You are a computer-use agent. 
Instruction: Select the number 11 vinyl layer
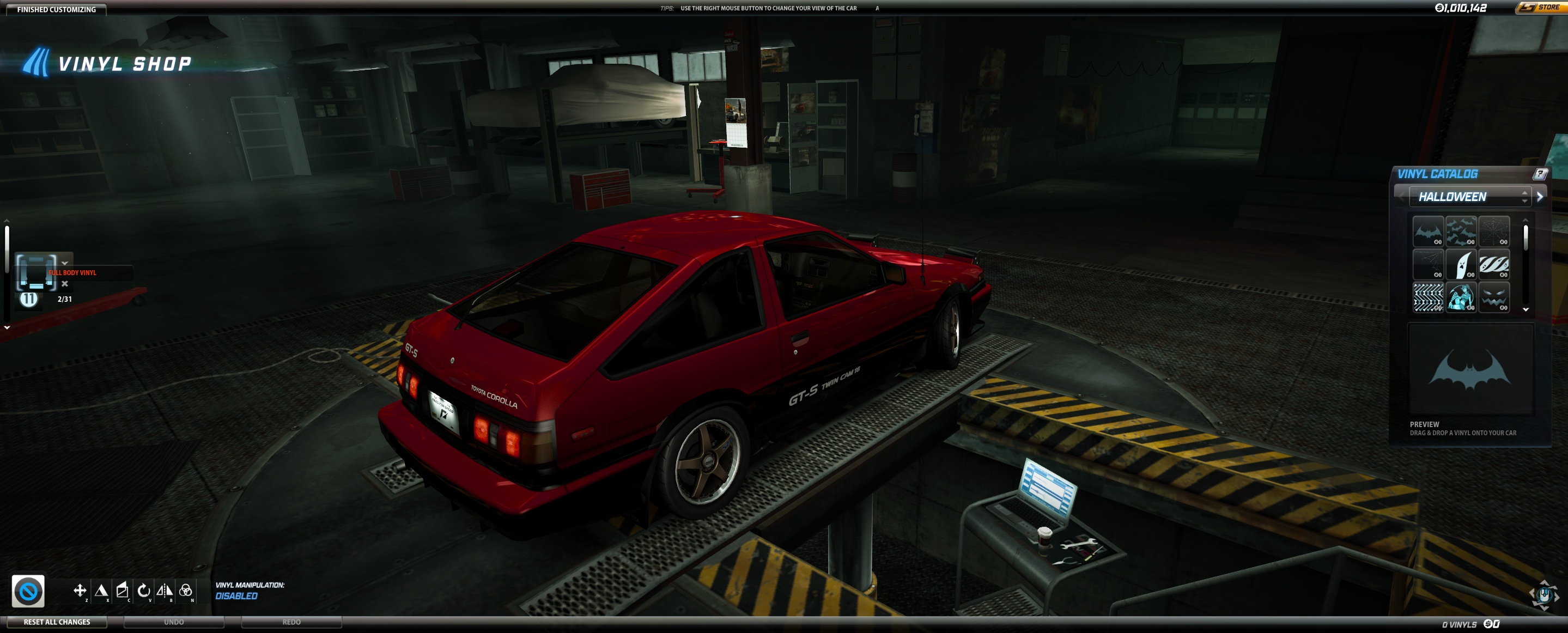29,299
